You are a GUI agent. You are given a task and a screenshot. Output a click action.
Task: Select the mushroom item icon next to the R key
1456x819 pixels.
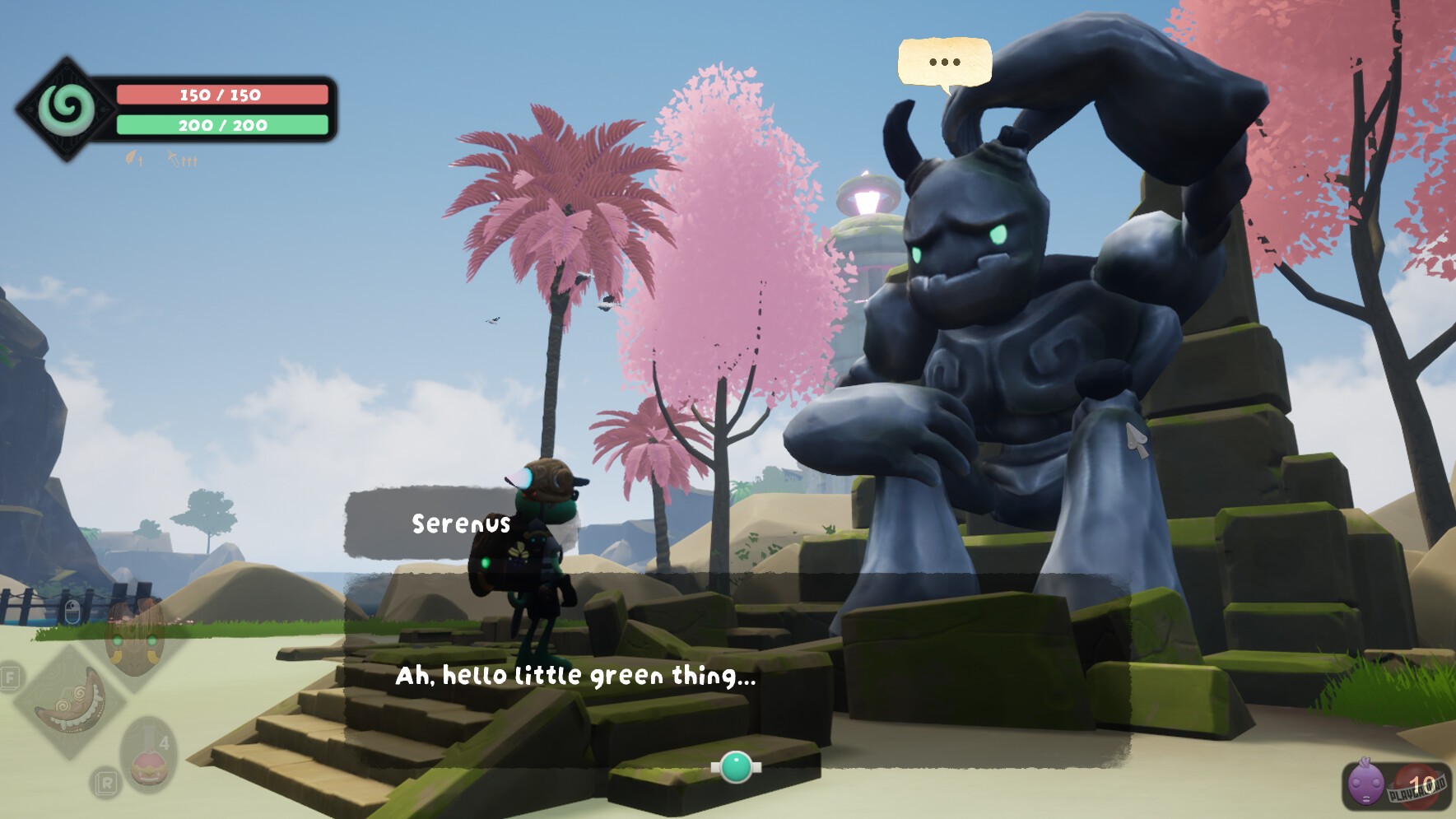pos(148,767)
